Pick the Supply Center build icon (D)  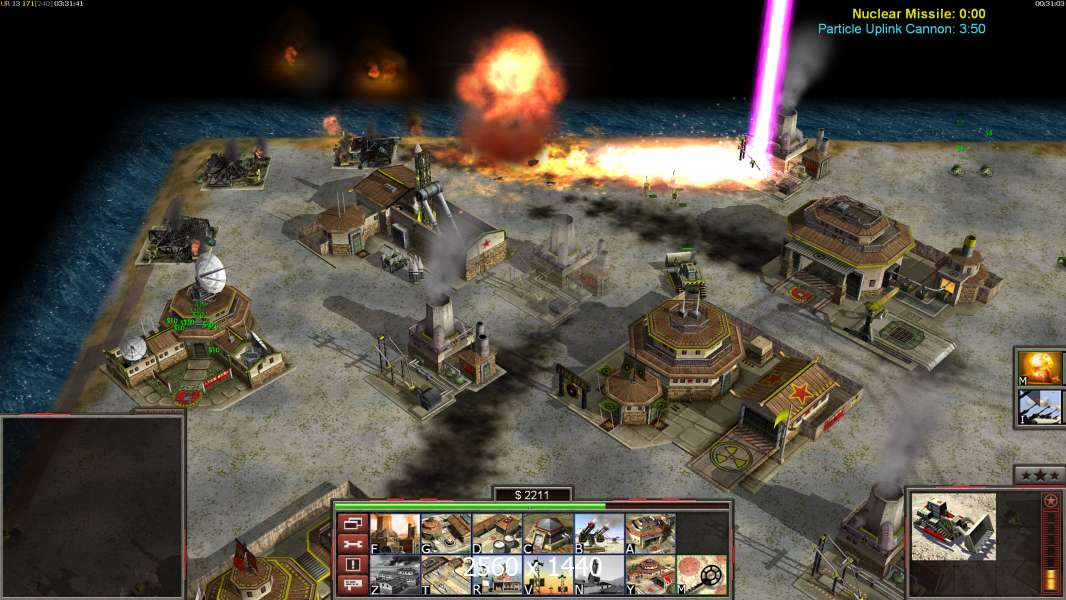[497, 533]
